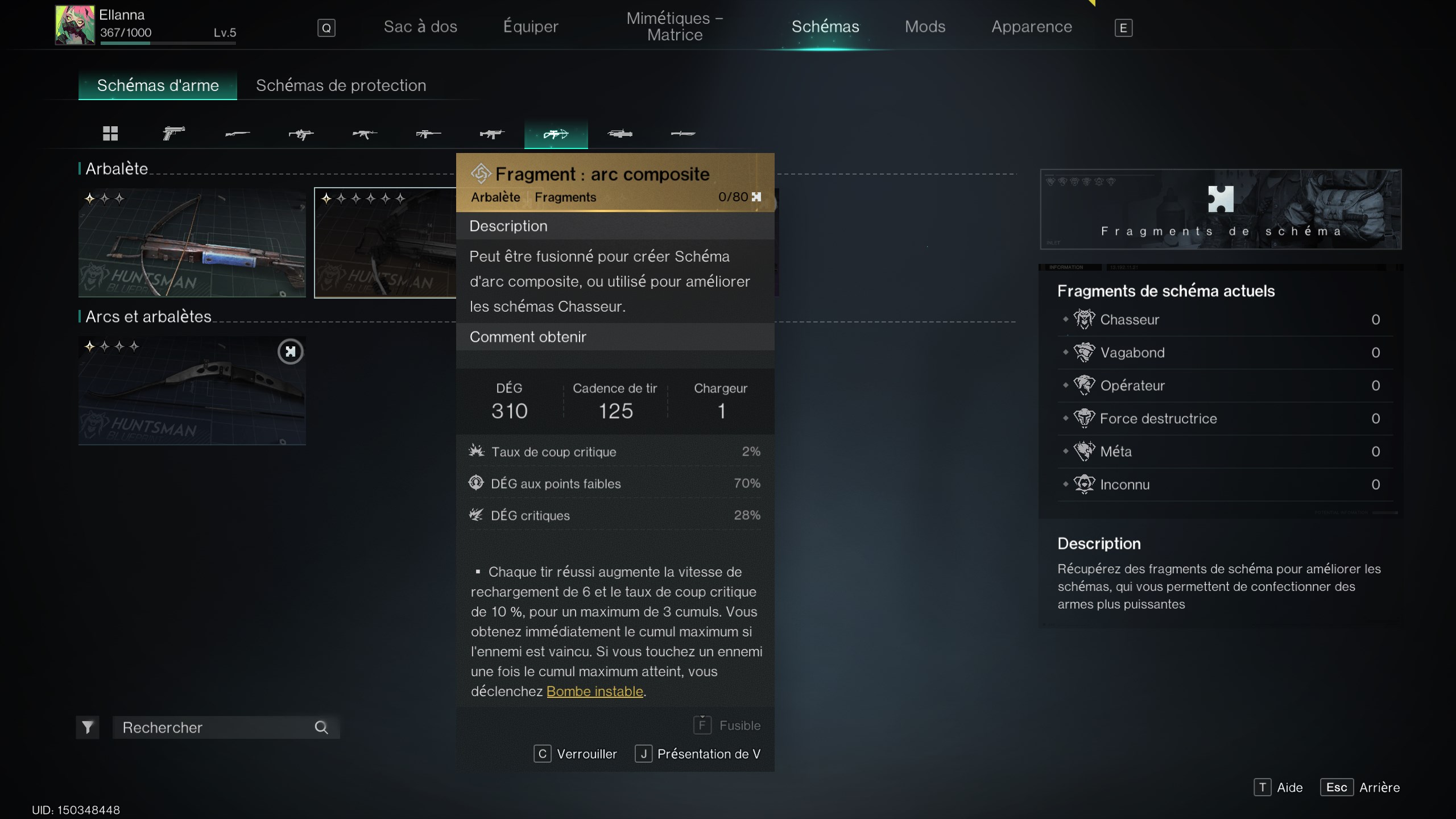Click the Vagabond fragment faction icon
Viewport: 1456px width, 819px height.
(x=1085, y=352)
